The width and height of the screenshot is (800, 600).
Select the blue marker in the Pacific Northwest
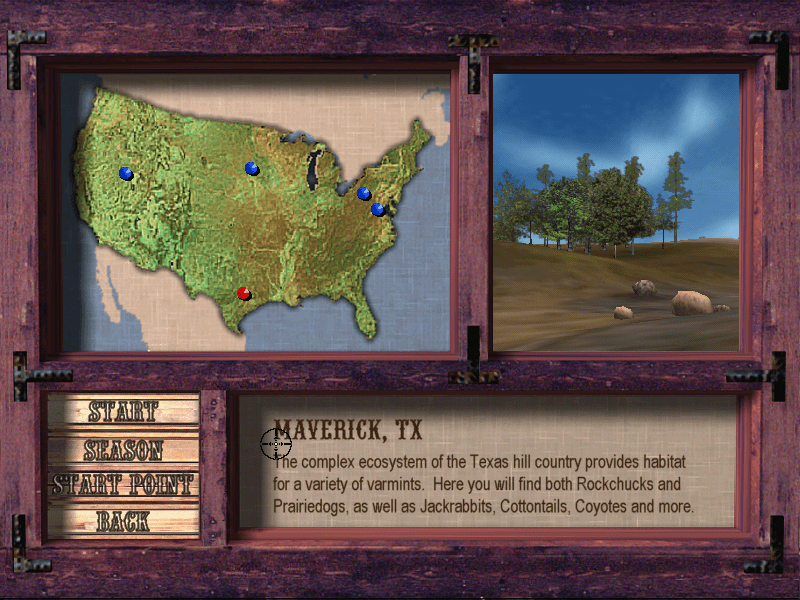(x=126, y=173)
